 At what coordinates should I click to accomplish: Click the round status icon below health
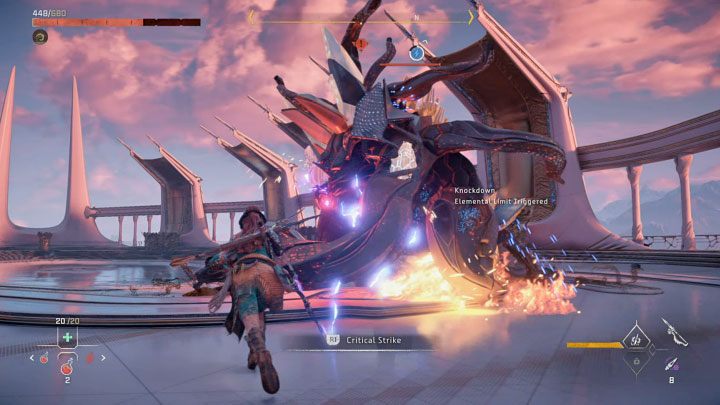click(x=40, y=37)
